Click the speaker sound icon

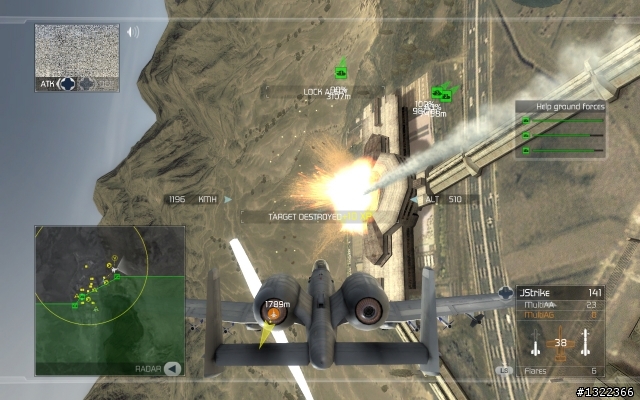tap(132, 32)
